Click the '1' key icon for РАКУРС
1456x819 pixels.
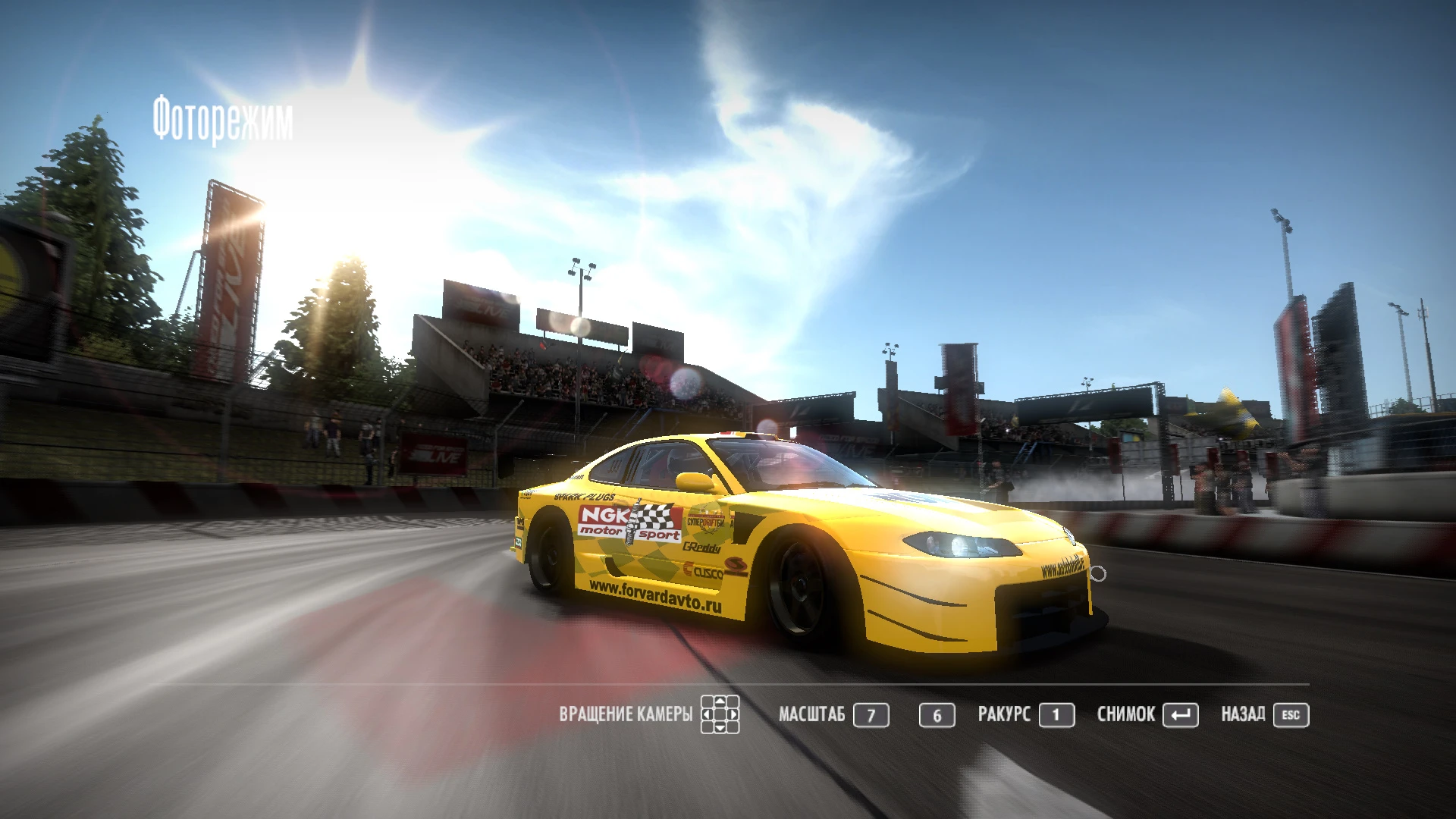tap(1057, 714)
